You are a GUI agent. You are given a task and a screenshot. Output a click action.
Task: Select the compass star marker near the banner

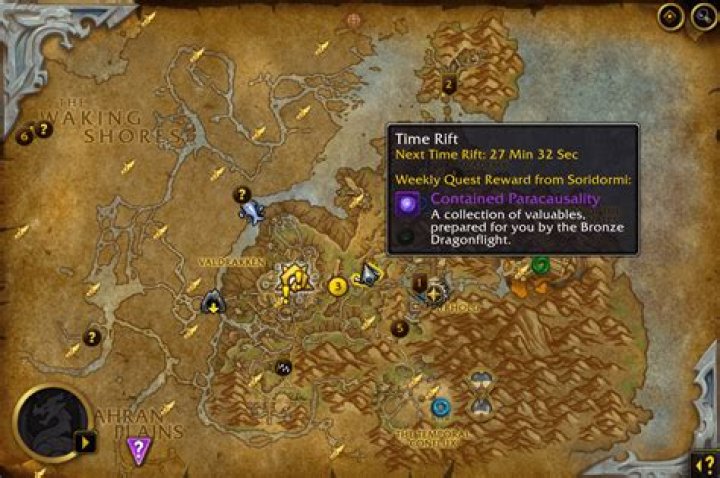coord(434,293)
